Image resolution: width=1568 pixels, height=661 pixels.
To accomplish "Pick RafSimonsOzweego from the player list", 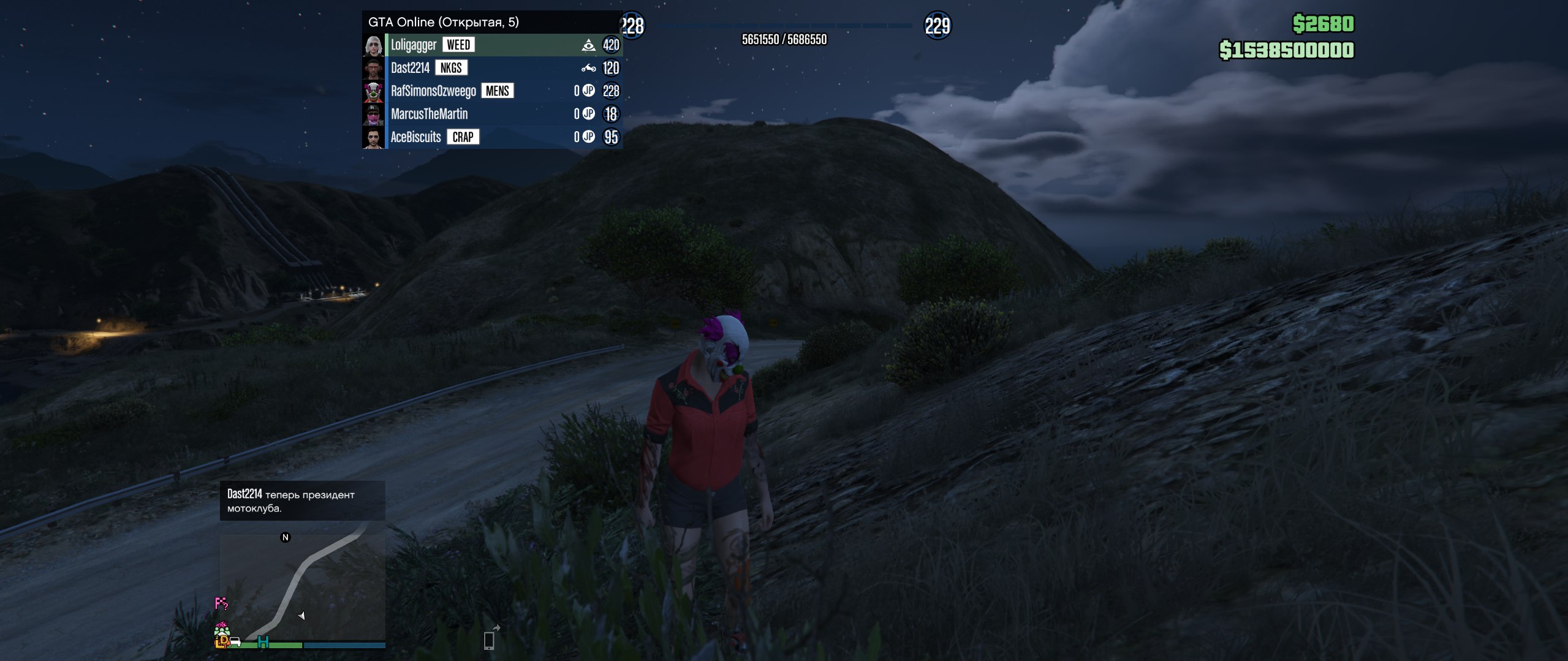I will pyautogui.click(x=433, y=91).
